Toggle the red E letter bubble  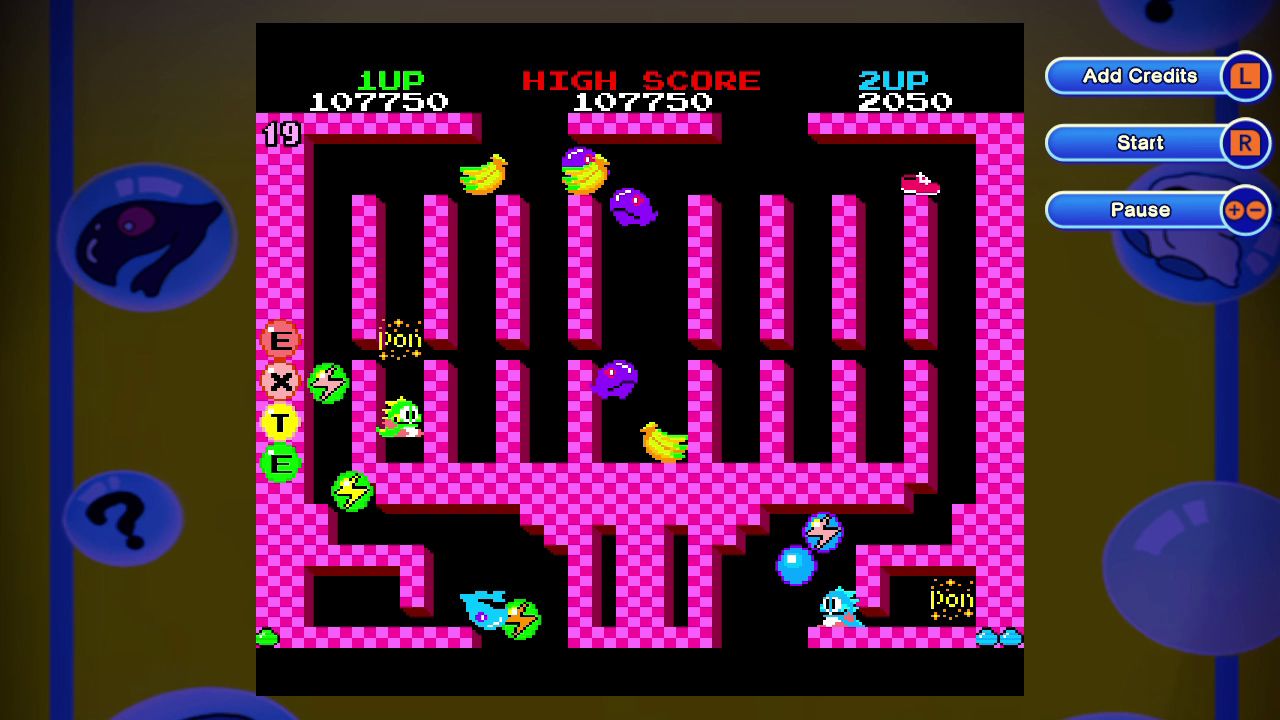tap(279, 340)
